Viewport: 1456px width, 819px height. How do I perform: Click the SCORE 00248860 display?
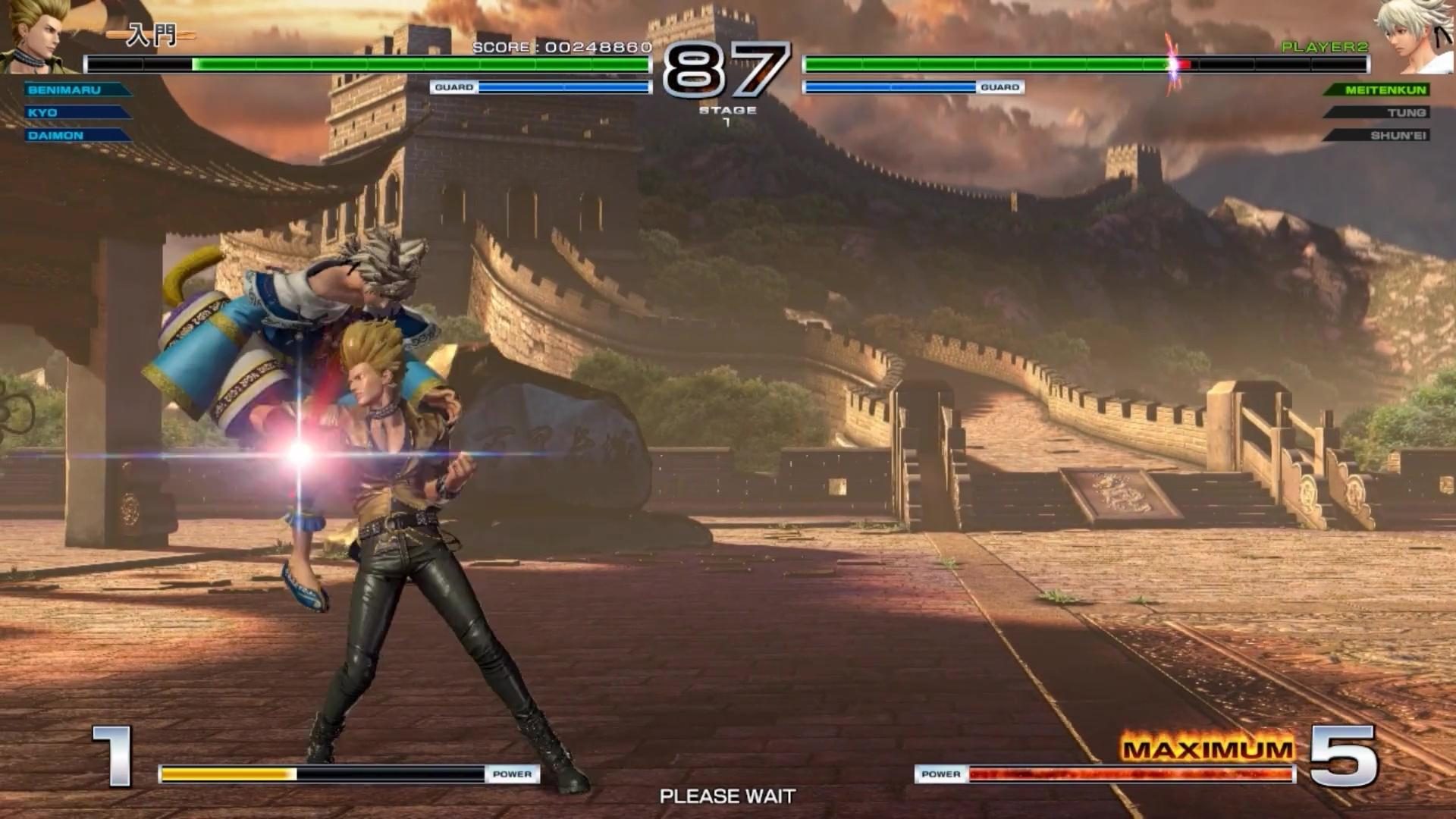(x=560, y=47)
